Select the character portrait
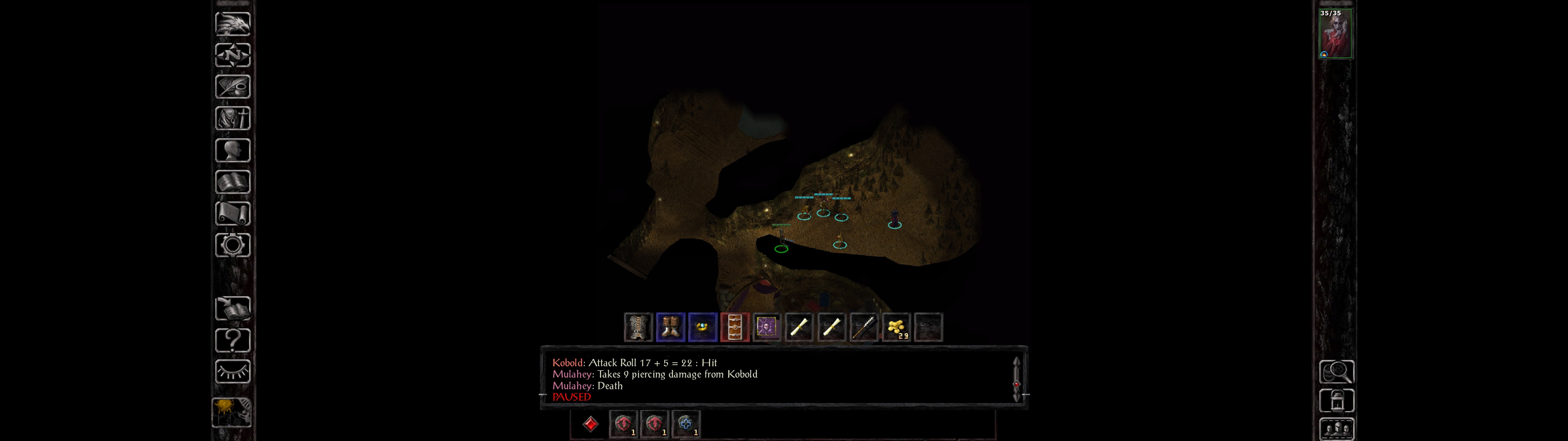1568x441 pixels. (x=1336, y=33)
